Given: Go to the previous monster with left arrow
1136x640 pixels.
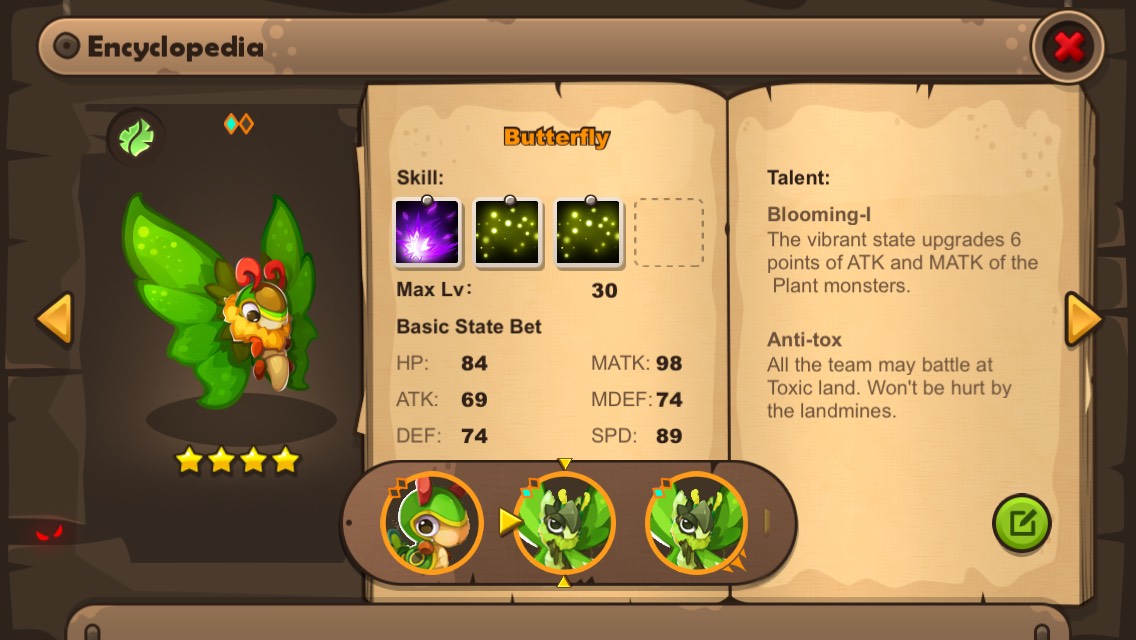Looking at the screenshot, I should point(54,319).
